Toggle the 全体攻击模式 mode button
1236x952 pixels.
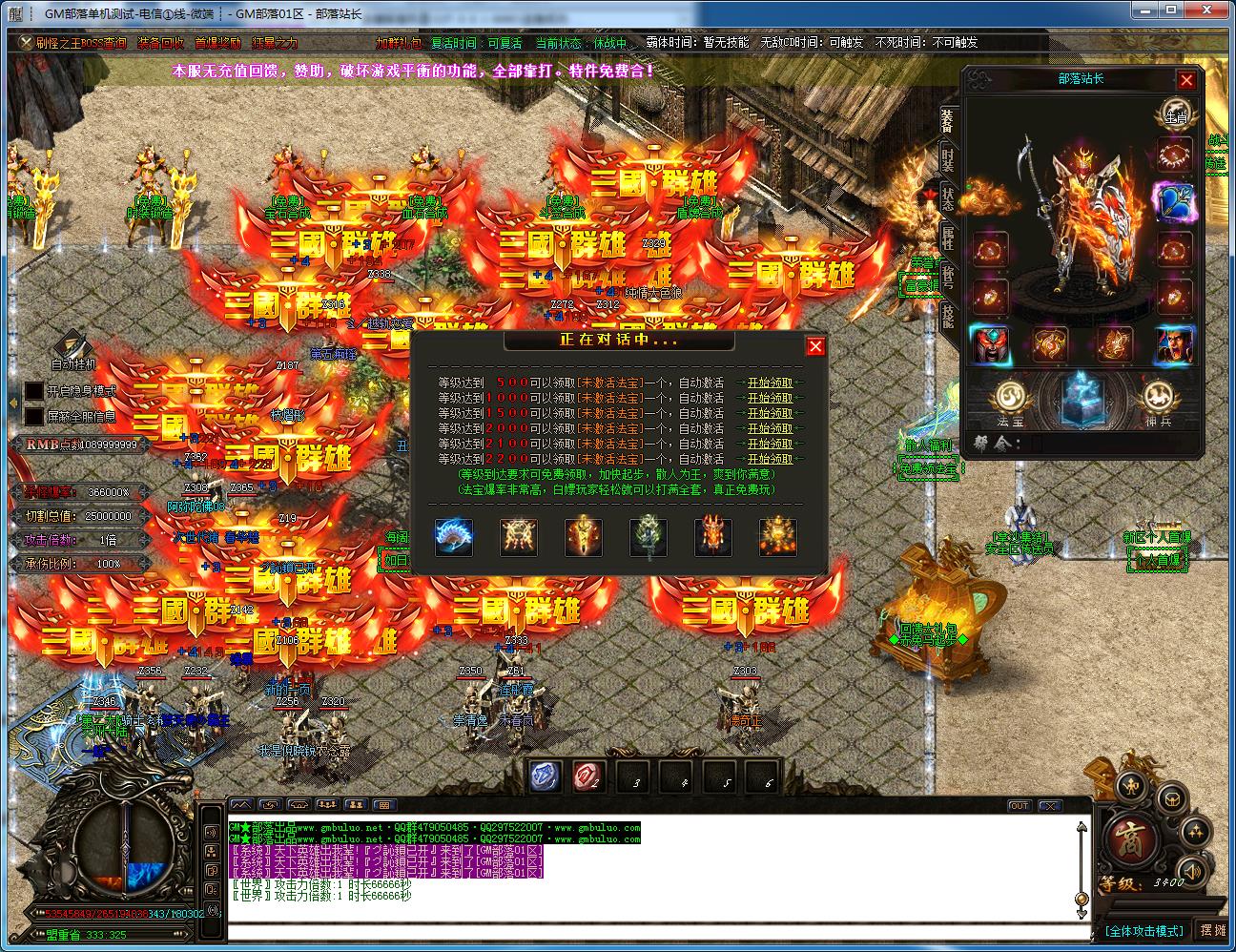point(1144,929)
